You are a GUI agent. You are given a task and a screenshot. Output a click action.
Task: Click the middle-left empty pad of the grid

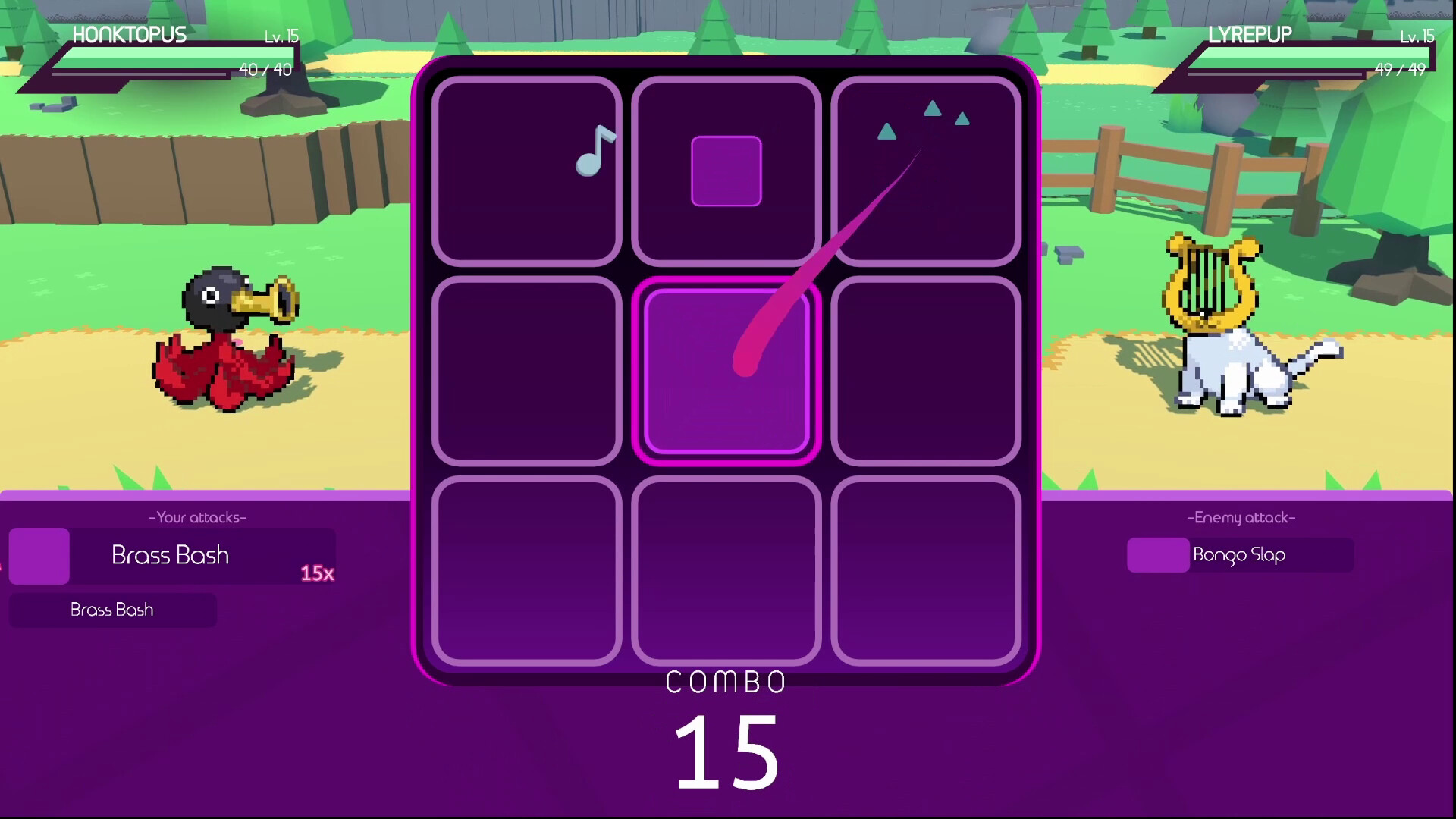pos(527,369)
